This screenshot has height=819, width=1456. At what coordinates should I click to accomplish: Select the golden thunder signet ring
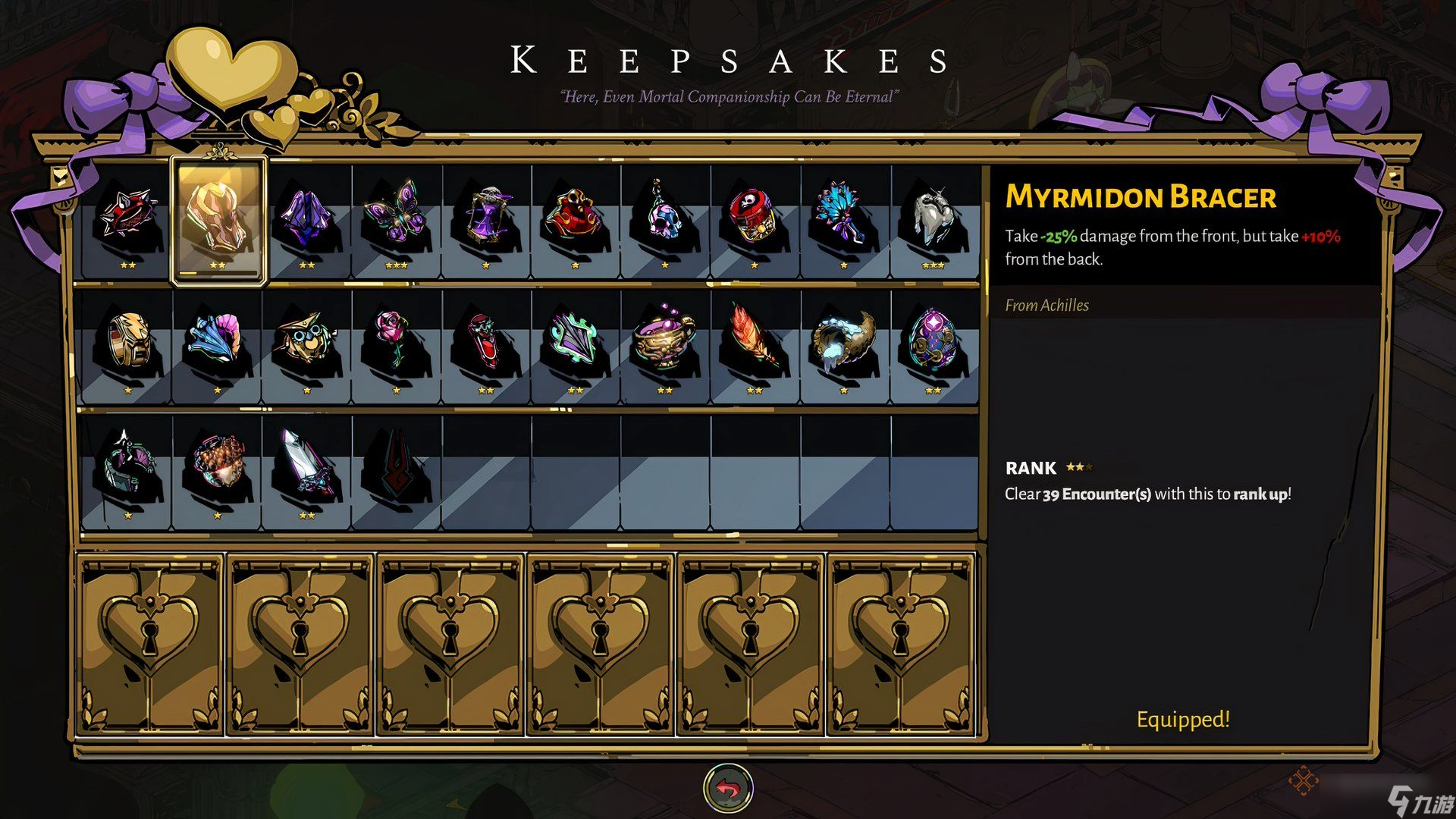click(x=127, y=343)
